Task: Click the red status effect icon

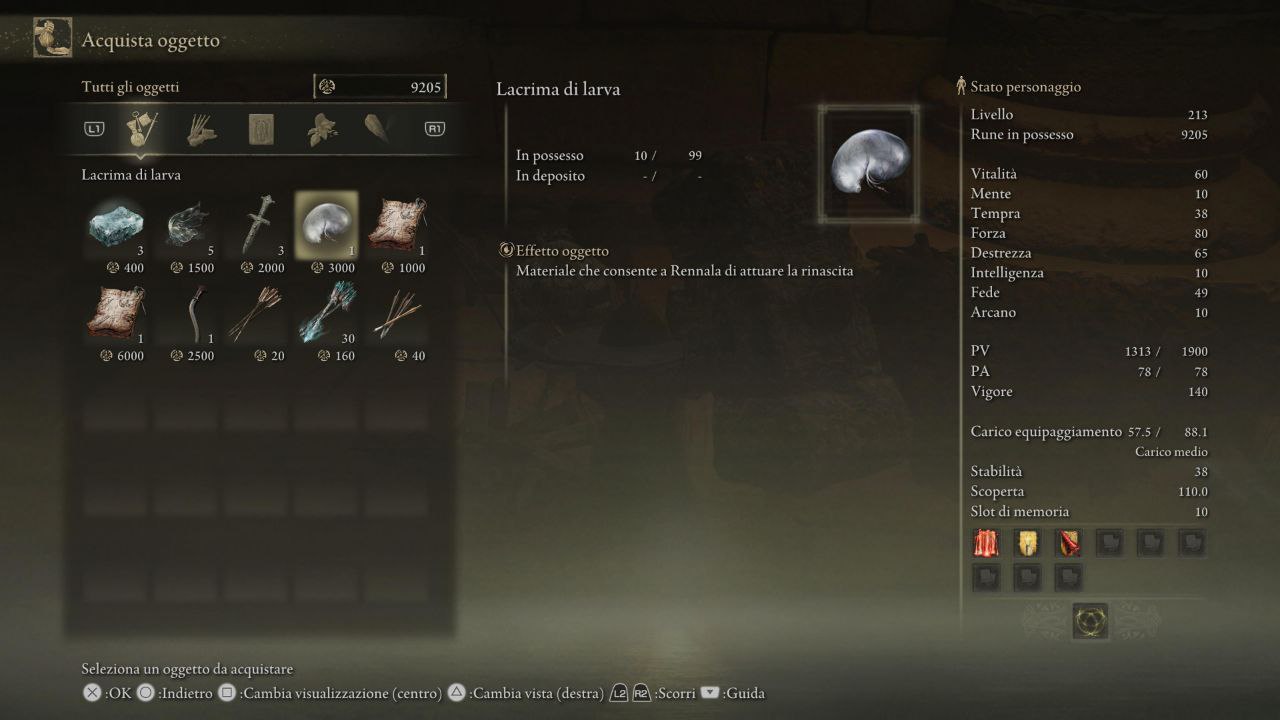Action: (986, 542)
